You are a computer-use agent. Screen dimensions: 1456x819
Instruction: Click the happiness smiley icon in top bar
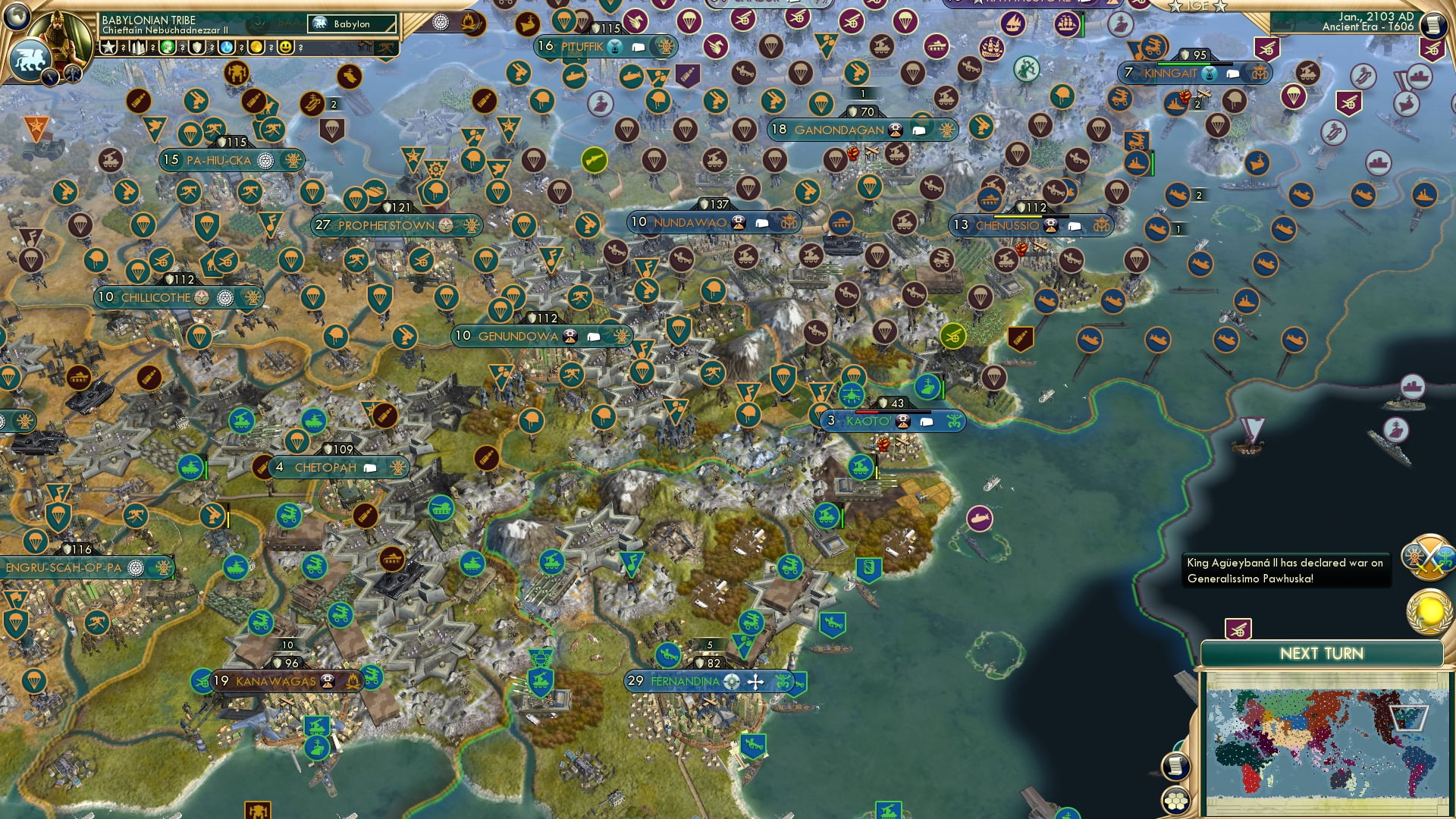coord(286,48)
